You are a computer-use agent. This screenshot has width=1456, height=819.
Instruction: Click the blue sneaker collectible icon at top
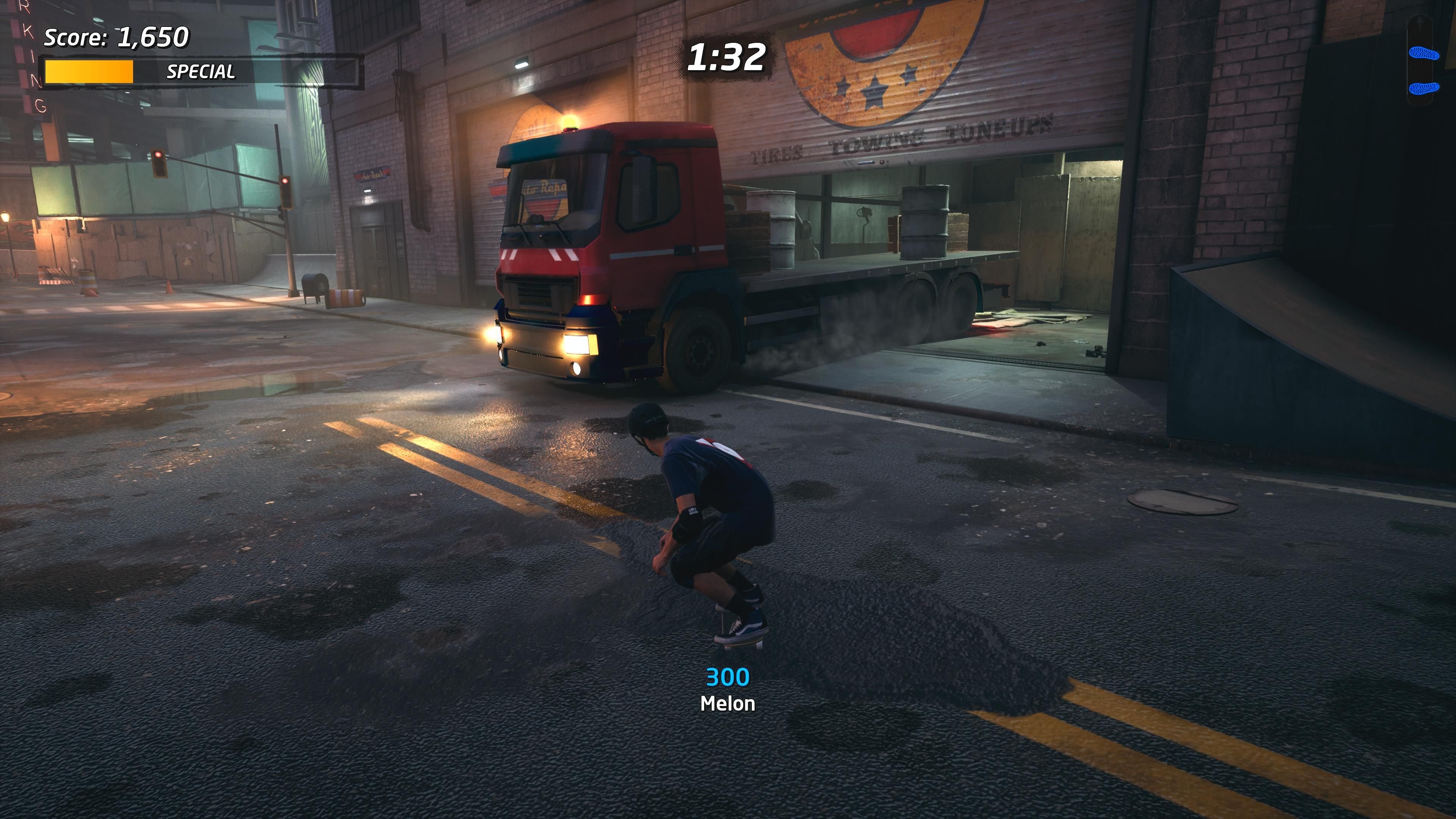(x=1425, y=54)
